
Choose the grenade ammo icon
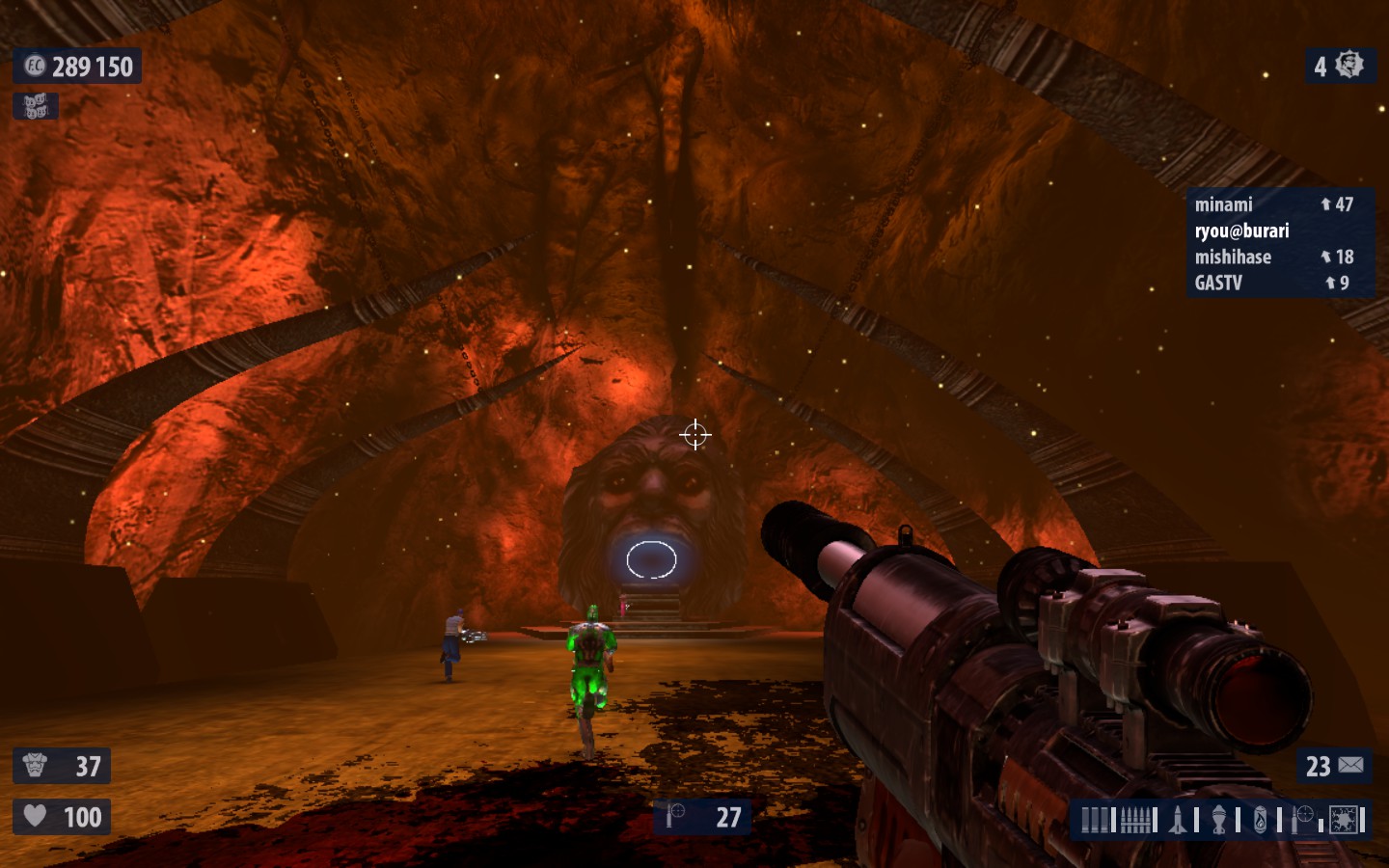click(1219, 820)
